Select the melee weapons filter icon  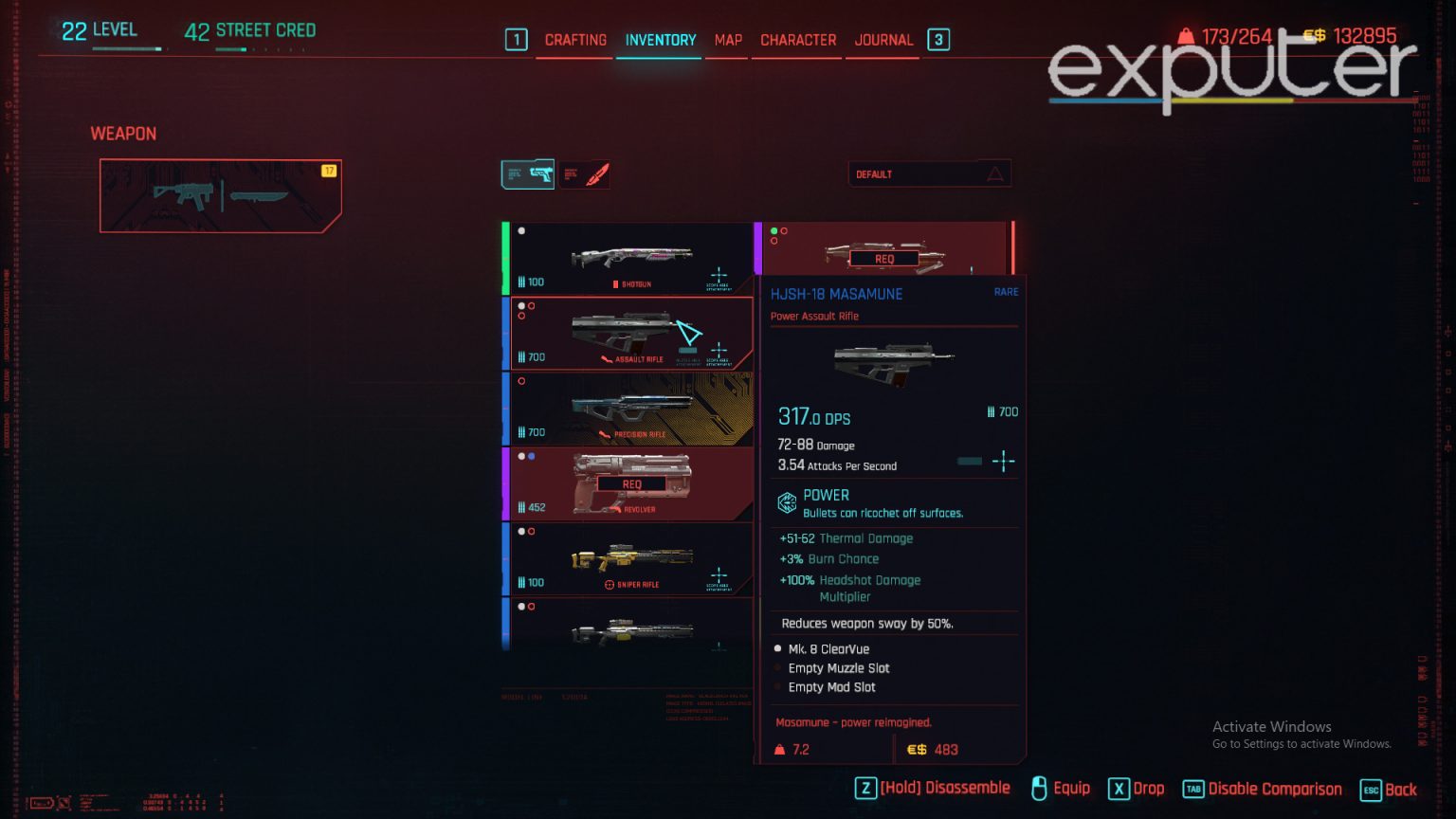tap(586, 173)
